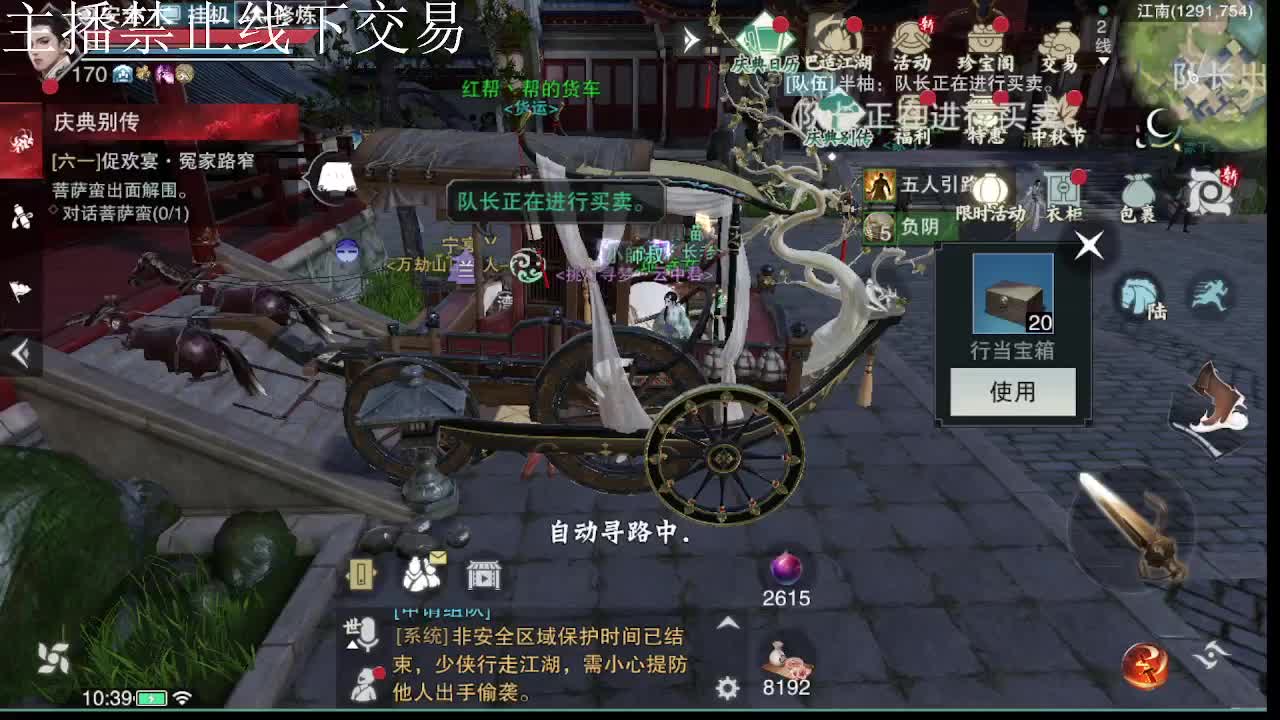Open the 包裹 backpack icon
1280x720 pixels.
pos(1140,190)
